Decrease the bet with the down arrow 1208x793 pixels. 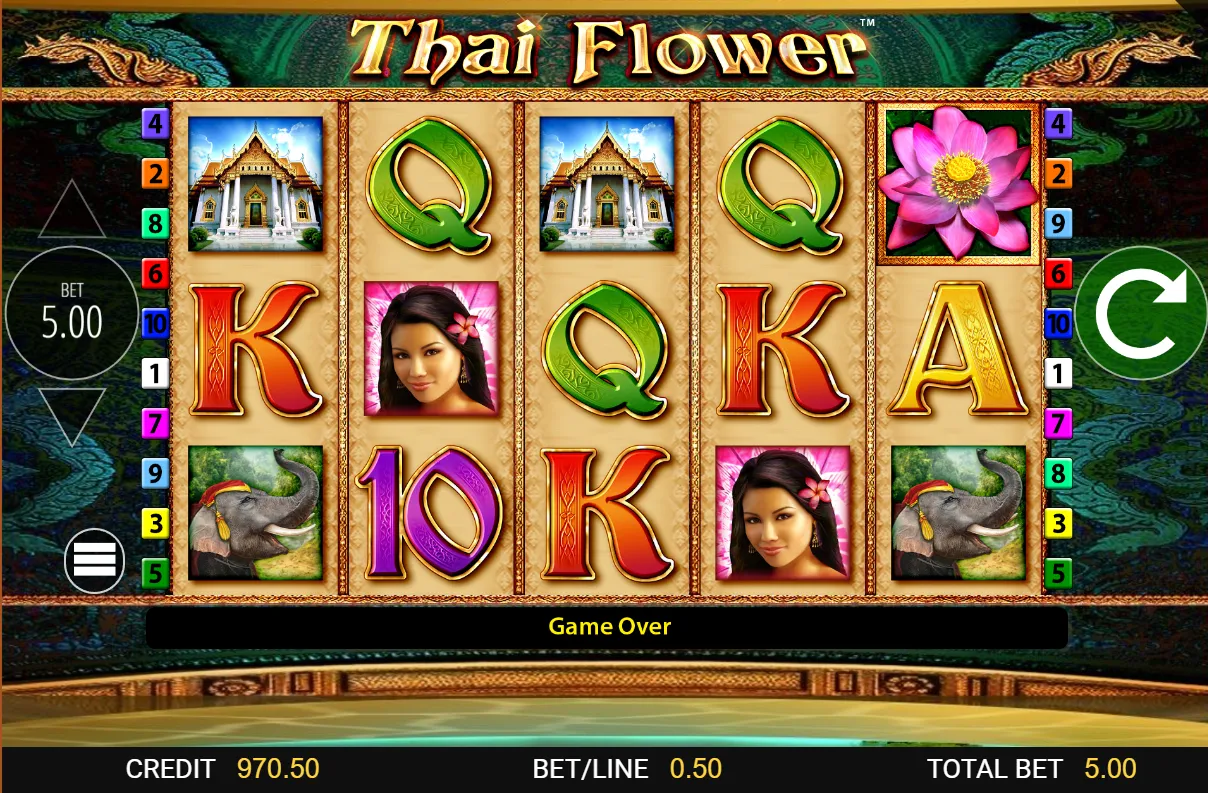pyautogui.click(x=72, y=413)
